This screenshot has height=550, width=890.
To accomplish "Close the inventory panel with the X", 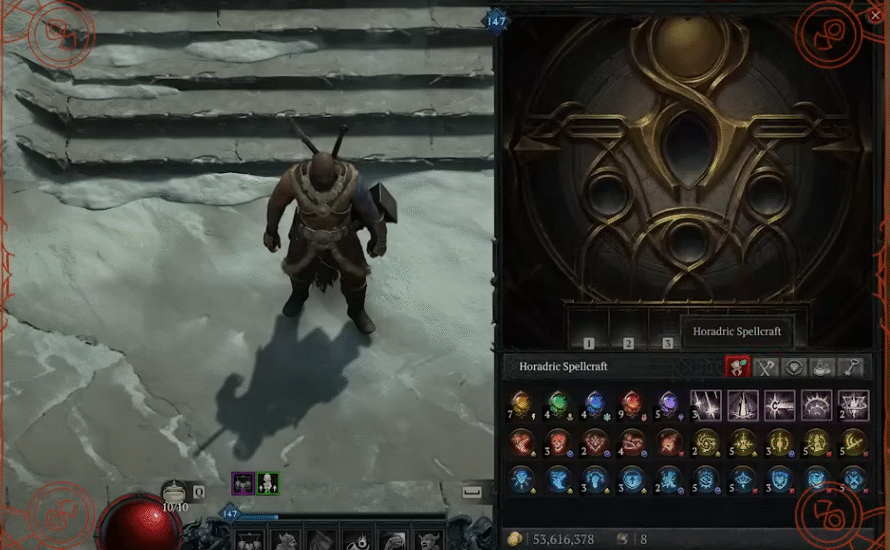I will tap(876, 15).
